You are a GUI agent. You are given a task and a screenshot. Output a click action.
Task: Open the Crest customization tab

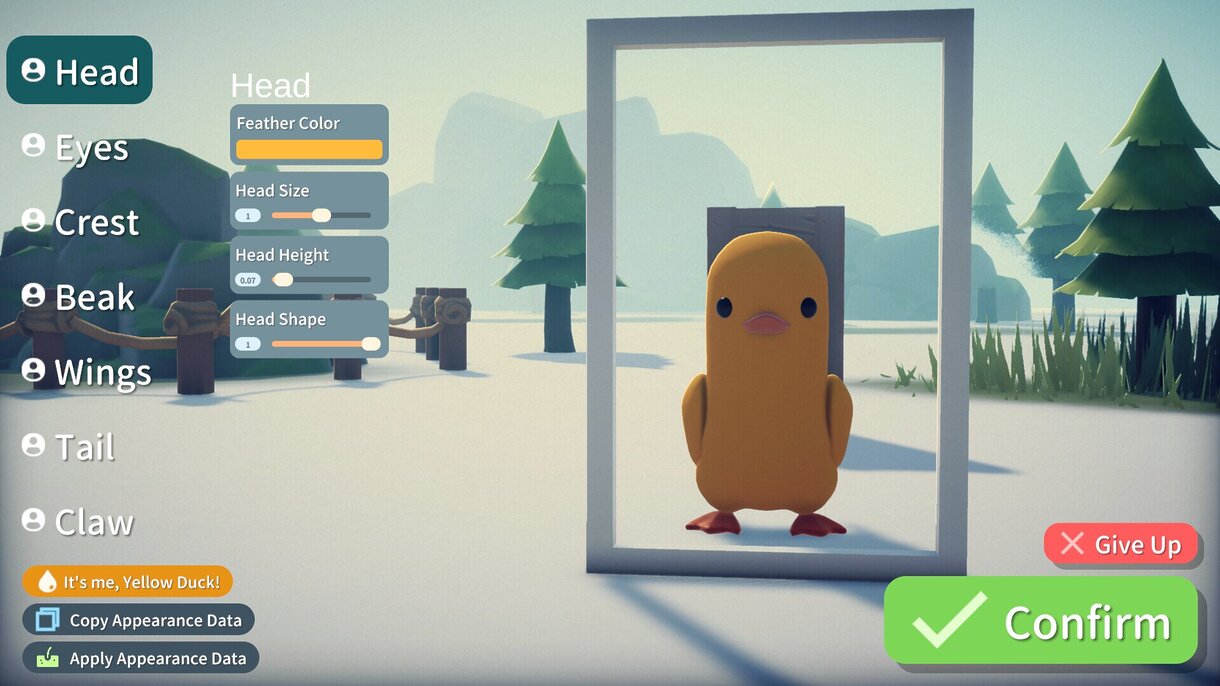[81, 222]
